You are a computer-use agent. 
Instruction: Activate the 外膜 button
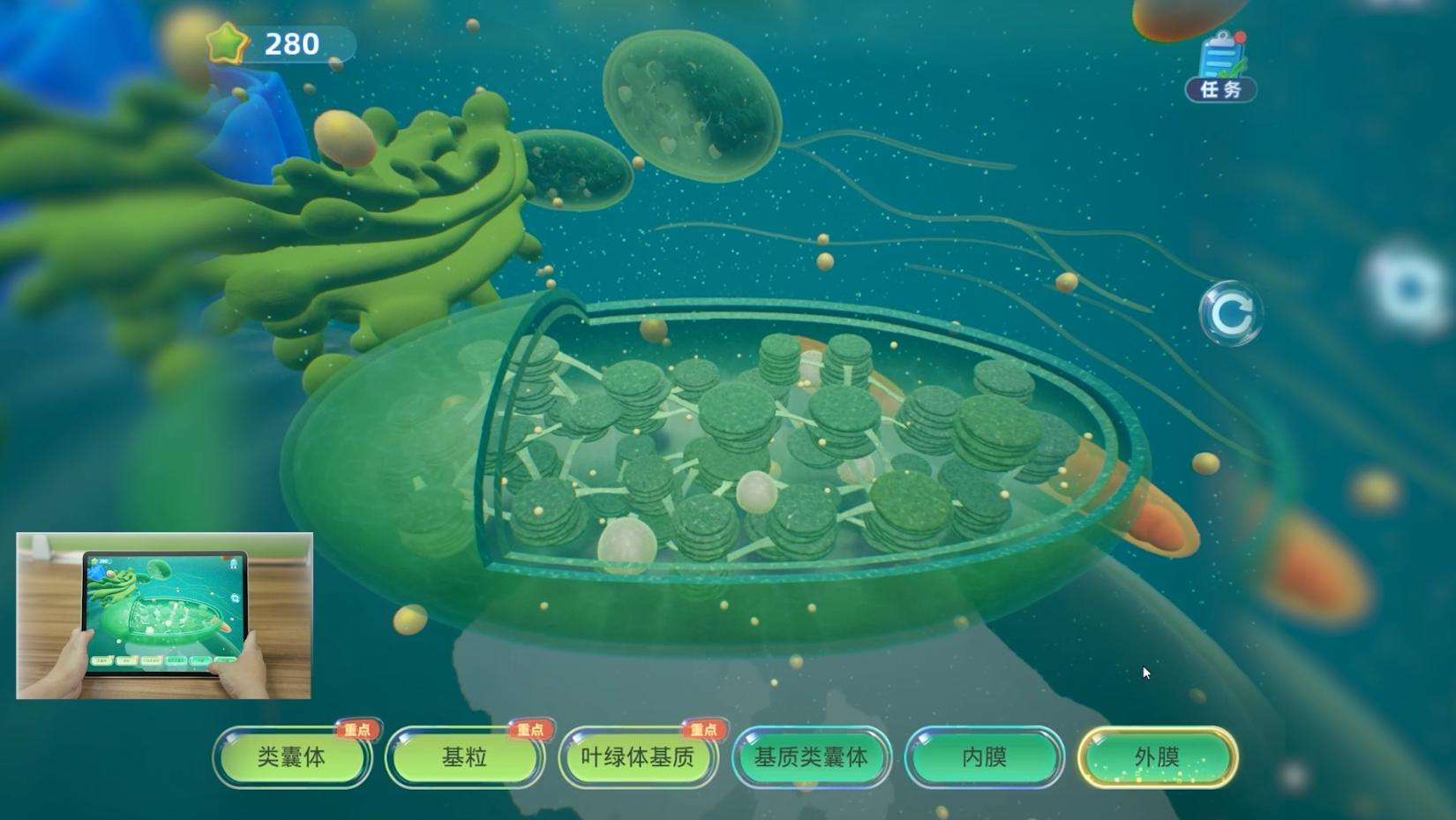[1157, 757]
